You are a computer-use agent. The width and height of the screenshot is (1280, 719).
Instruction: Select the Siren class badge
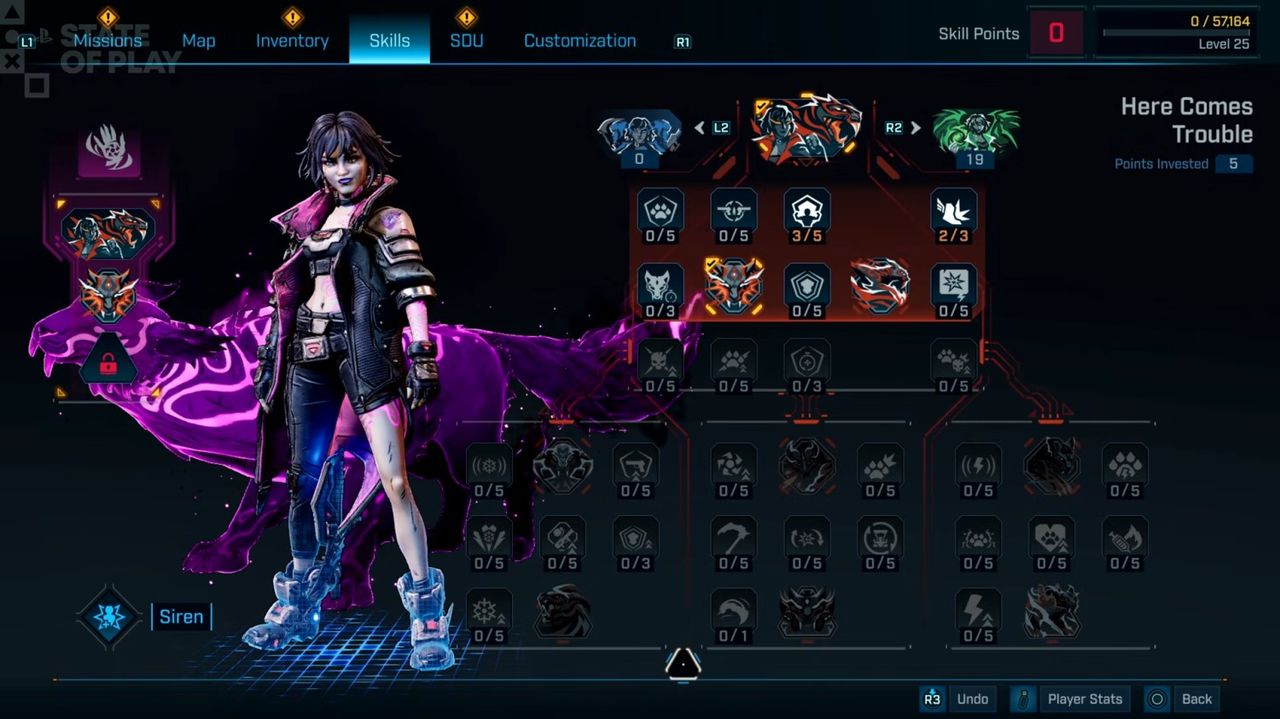(109, 616)
